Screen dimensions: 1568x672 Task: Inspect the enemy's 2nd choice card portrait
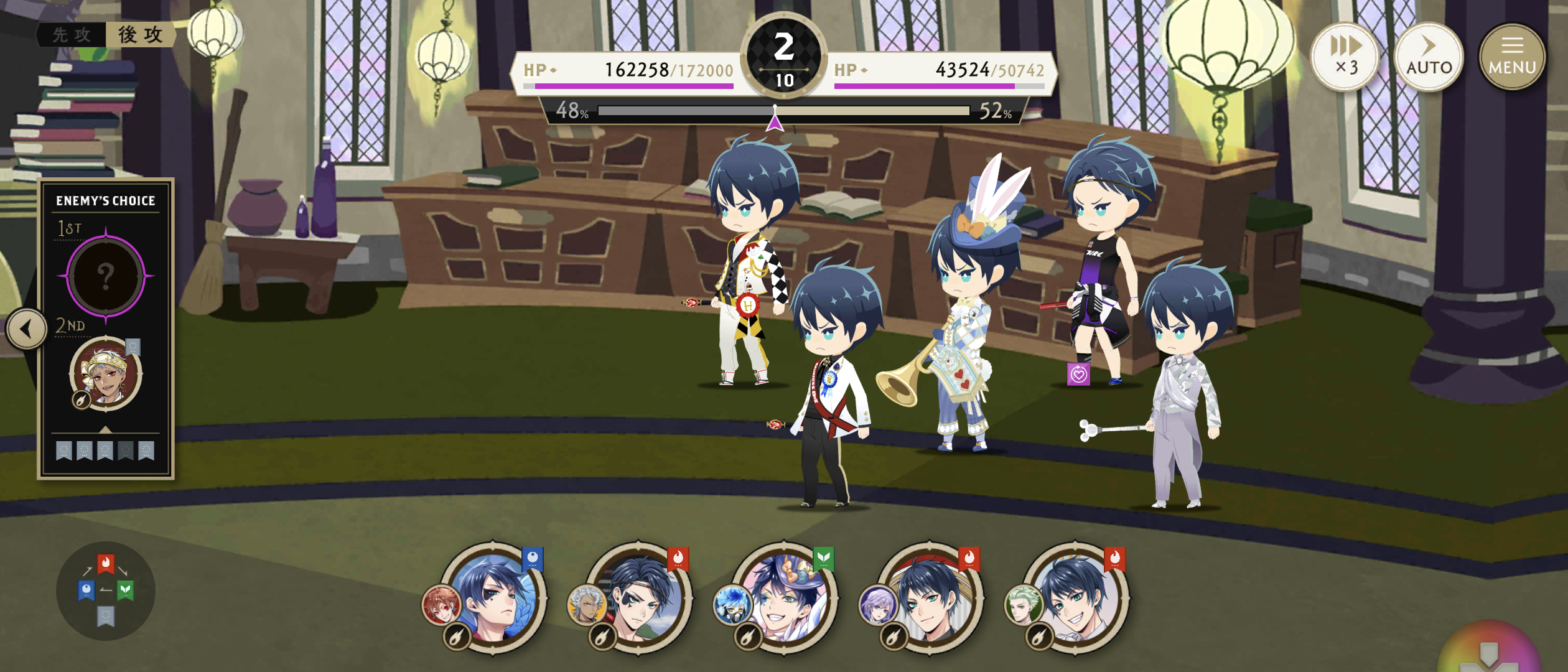point(106,374)
